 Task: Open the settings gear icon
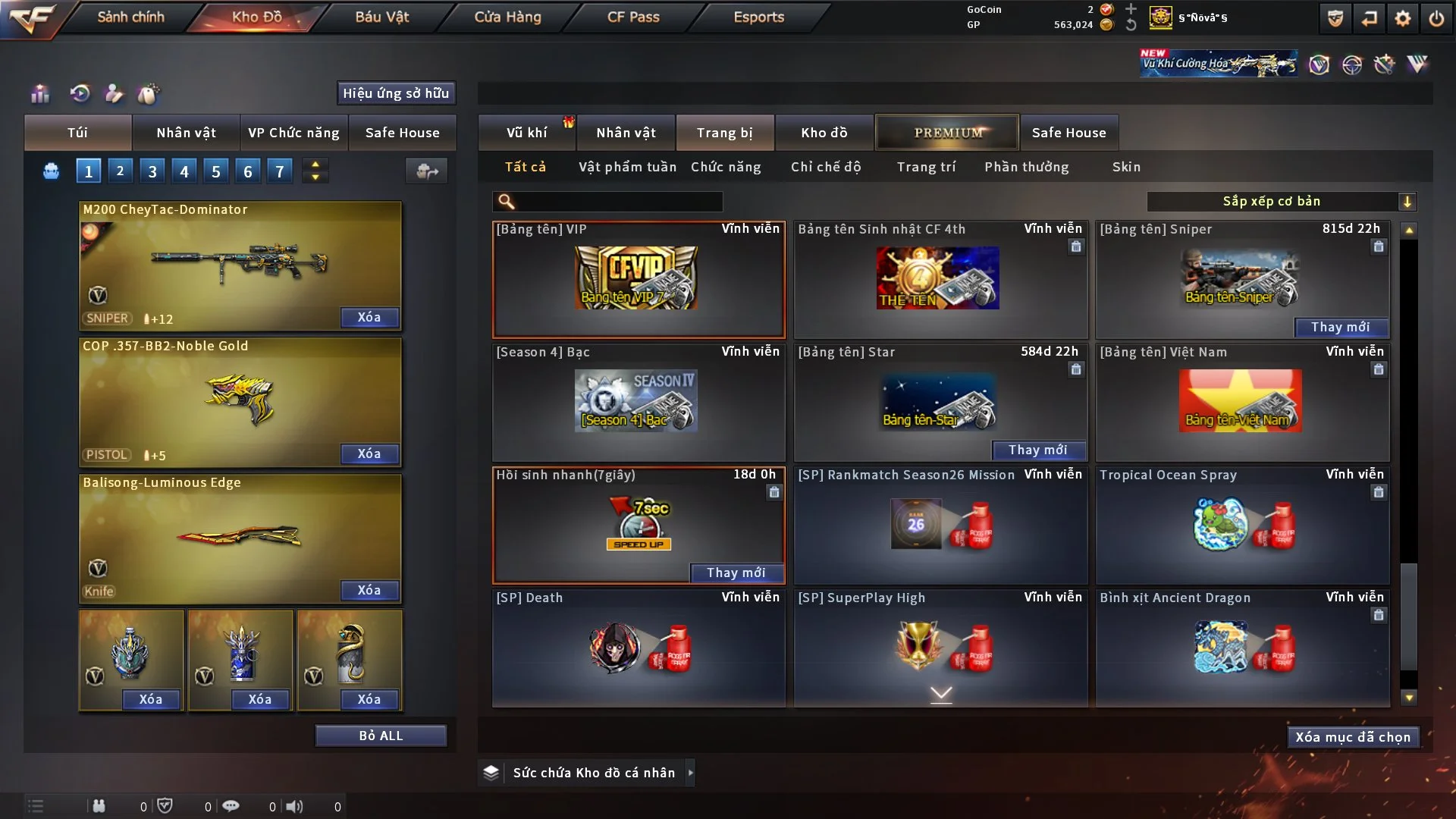1402,18
